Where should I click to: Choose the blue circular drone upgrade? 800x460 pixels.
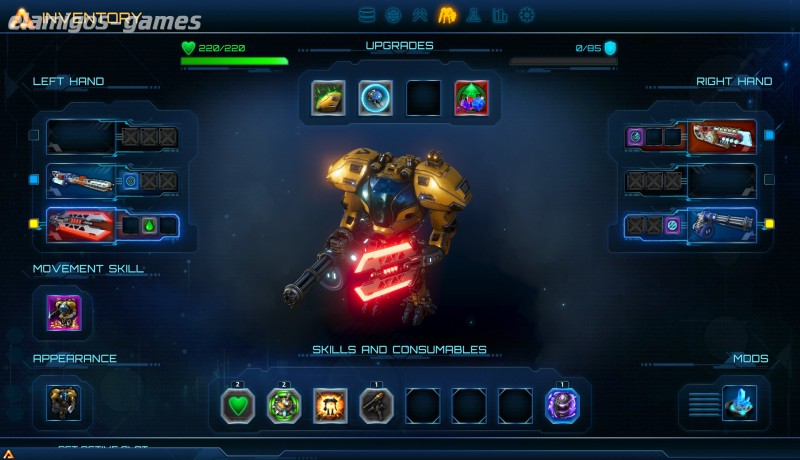coord(376,98)
